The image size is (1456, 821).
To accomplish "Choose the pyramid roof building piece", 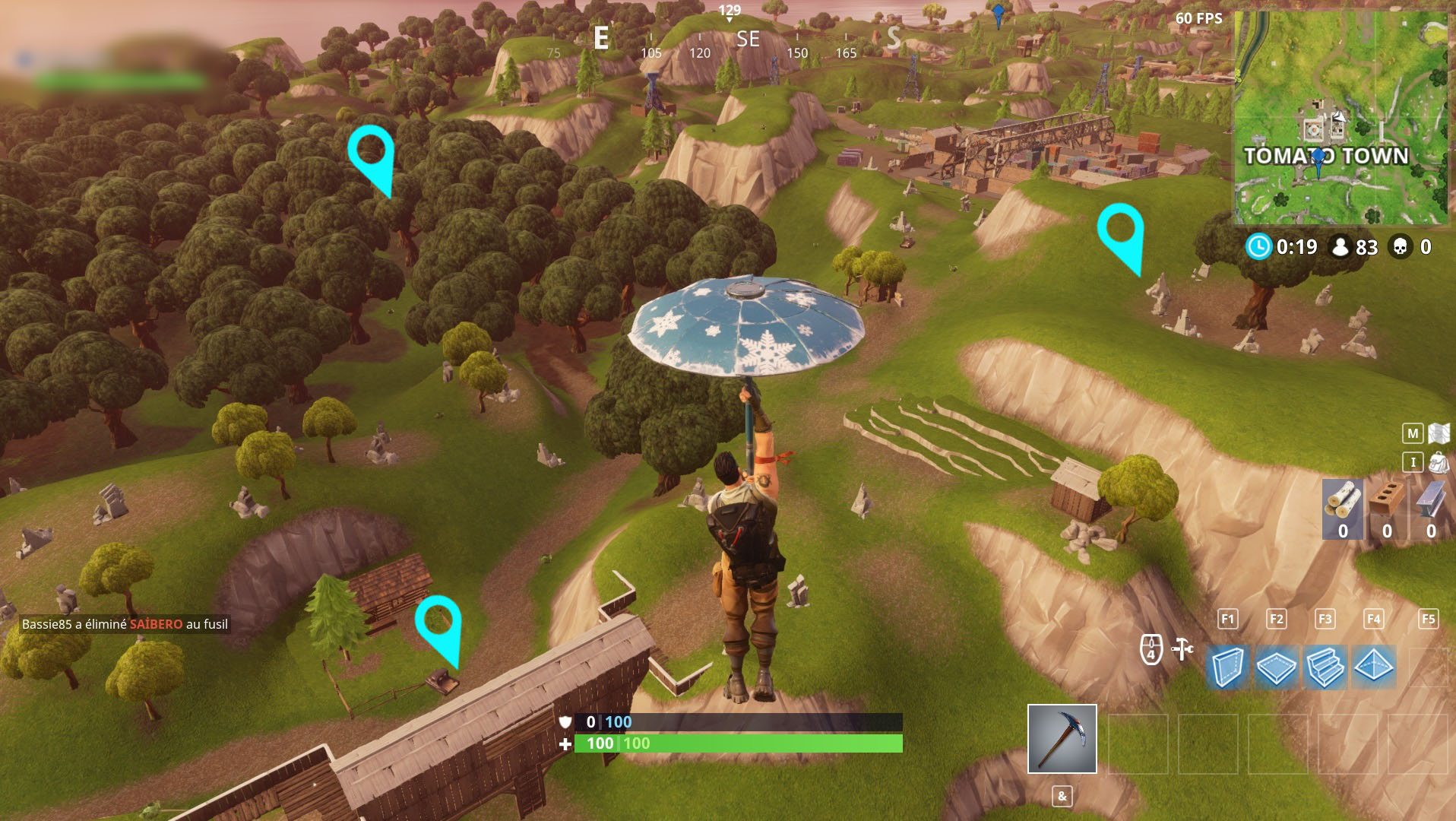I will click(1373, 667).
